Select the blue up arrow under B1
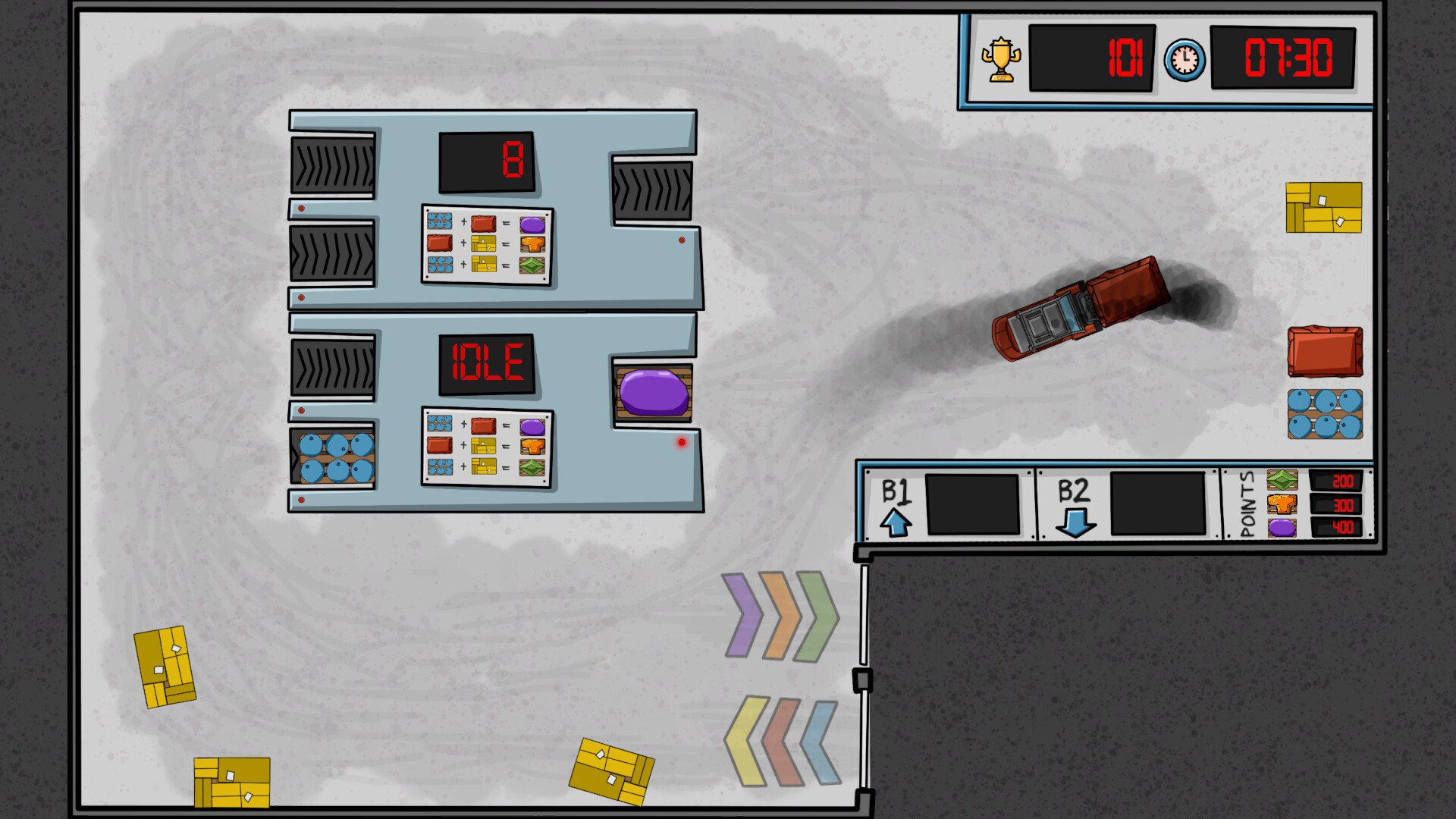1456x819 pixels. [x=896, y=523]
